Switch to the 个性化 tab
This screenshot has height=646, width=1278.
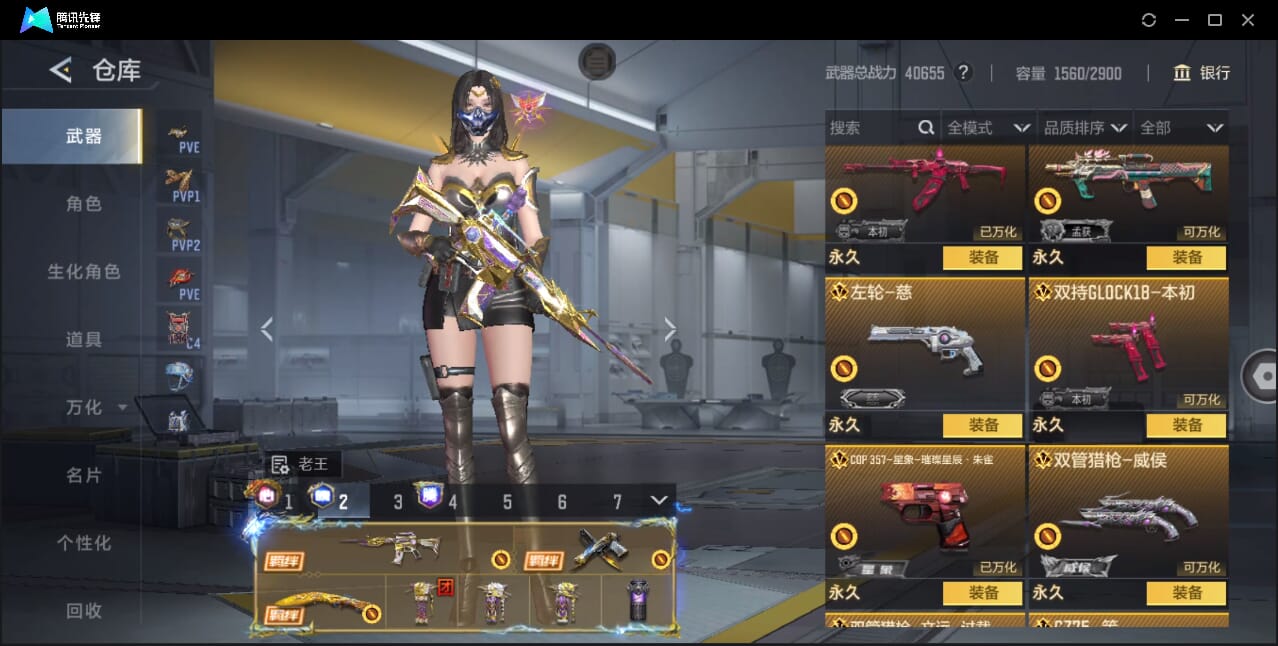click(84, 543)
